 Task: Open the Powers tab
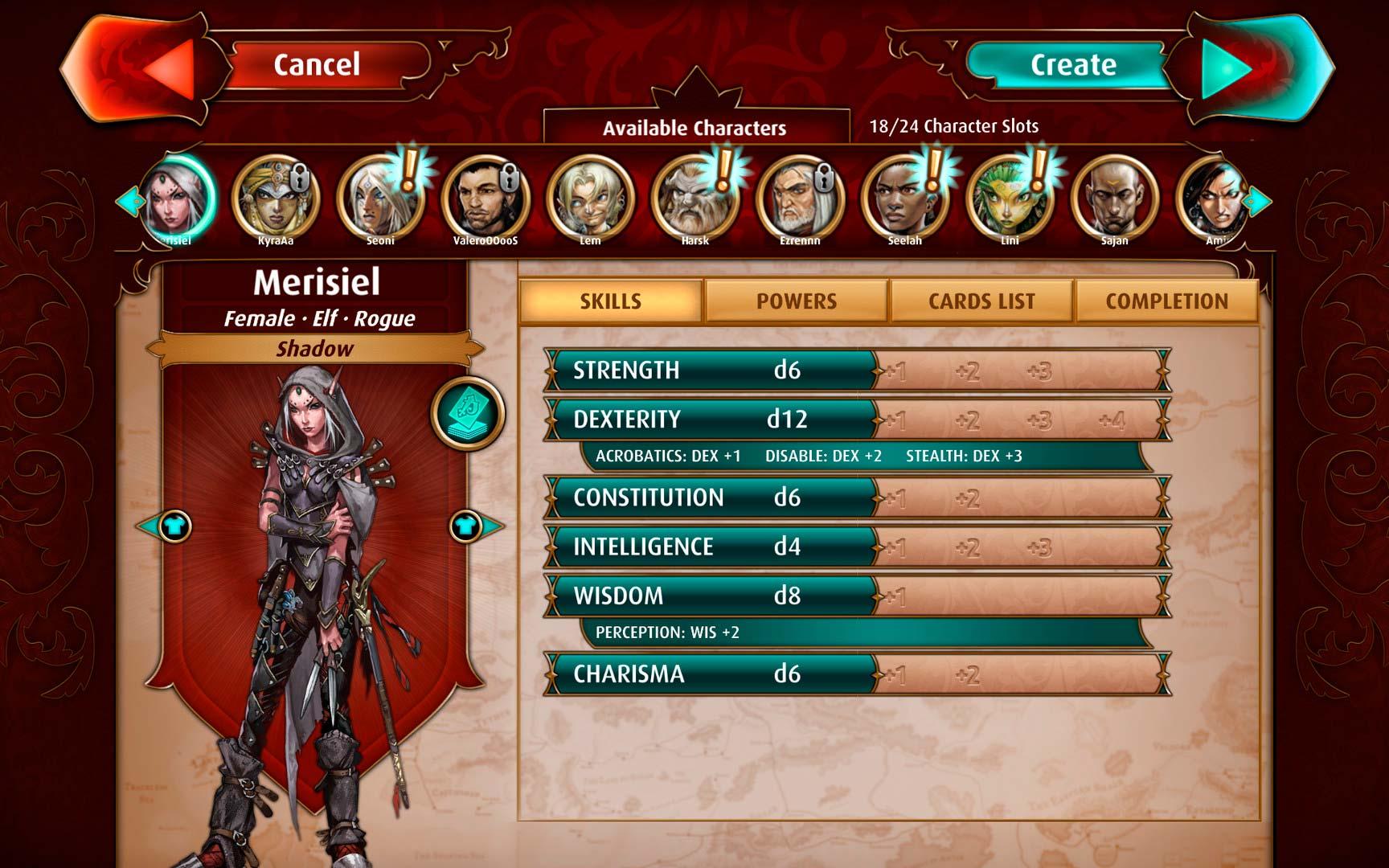coord(797,301)
